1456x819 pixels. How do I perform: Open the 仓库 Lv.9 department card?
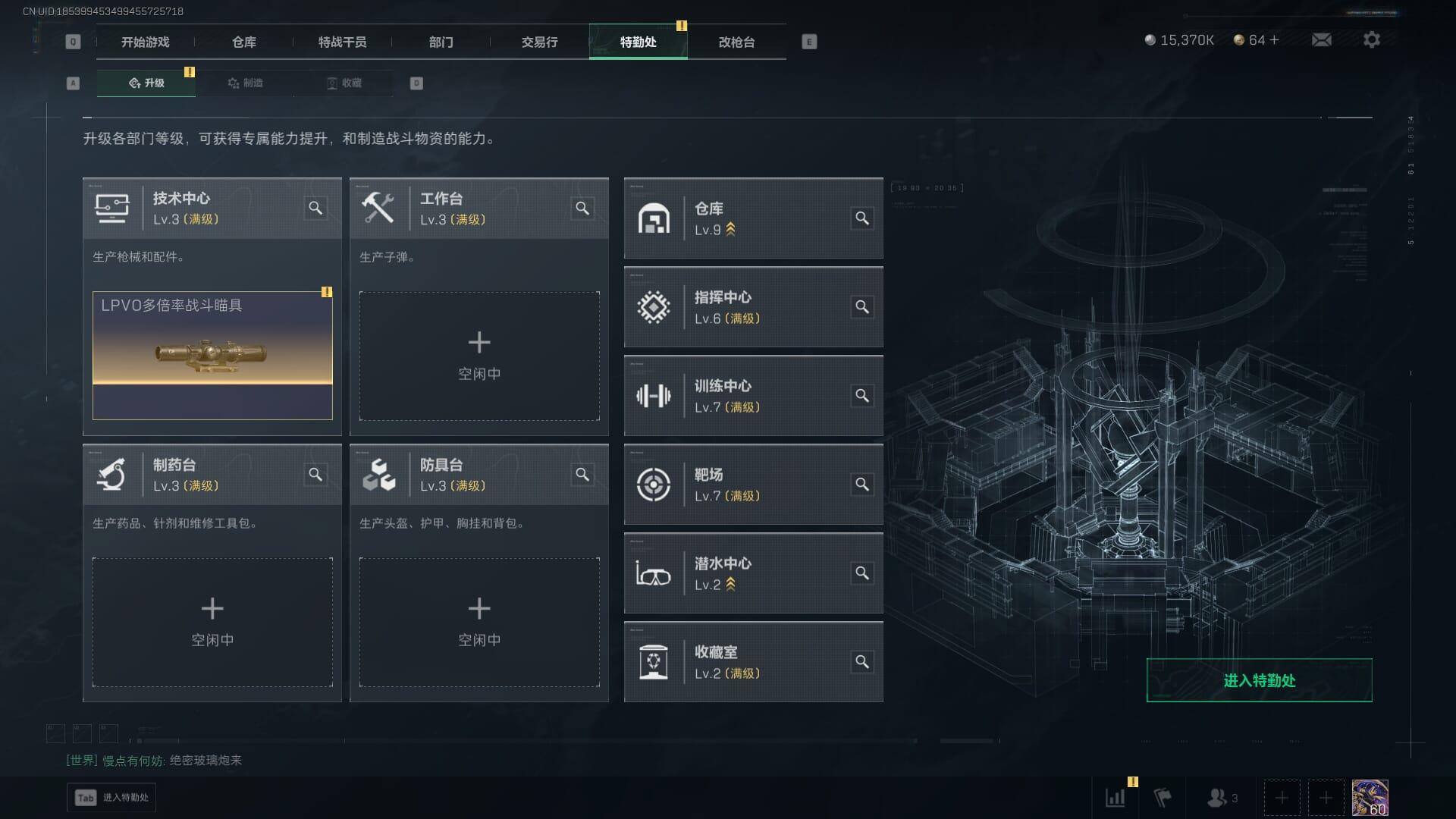tap(753, 219)
